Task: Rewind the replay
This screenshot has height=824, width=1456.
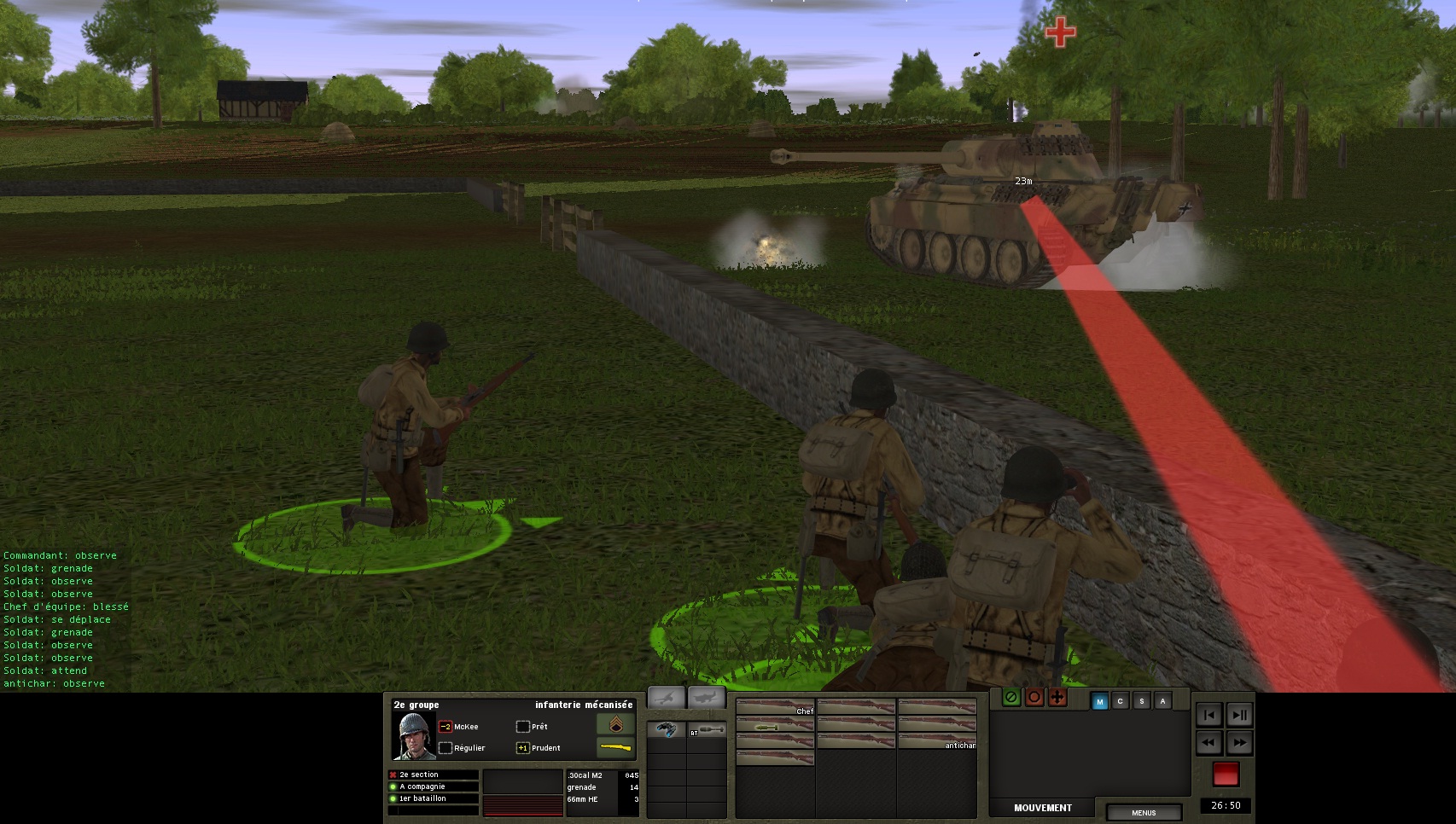Action: coord(1208,743)
